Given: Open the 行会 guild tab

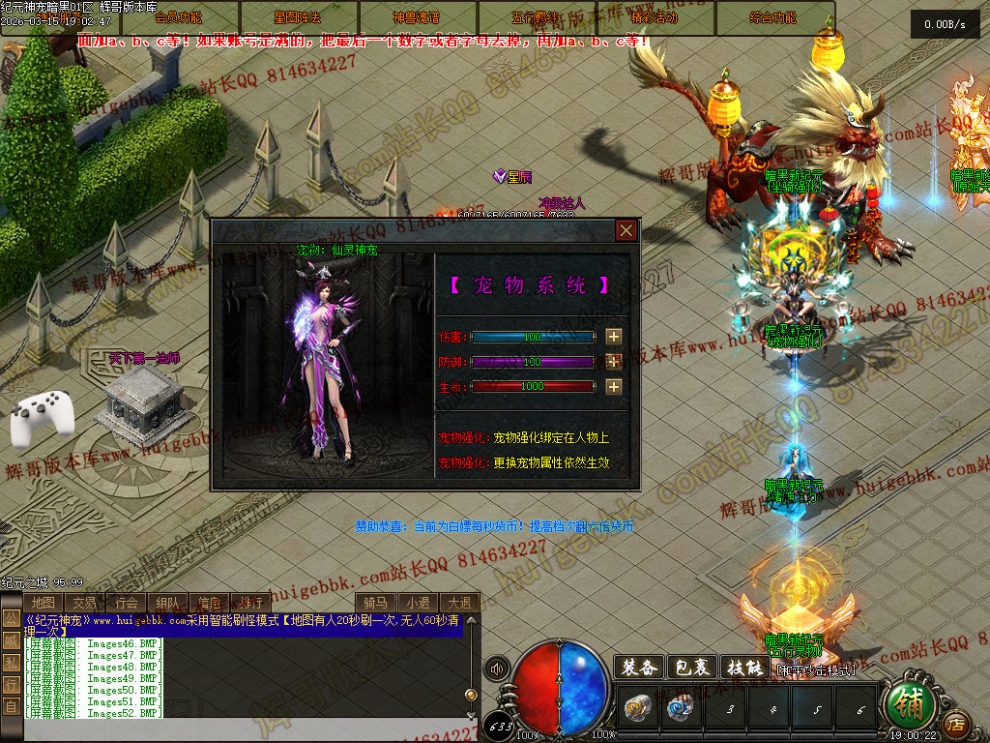Looking at the screenshot, I should pyautogui.click(x=126, y=602).
